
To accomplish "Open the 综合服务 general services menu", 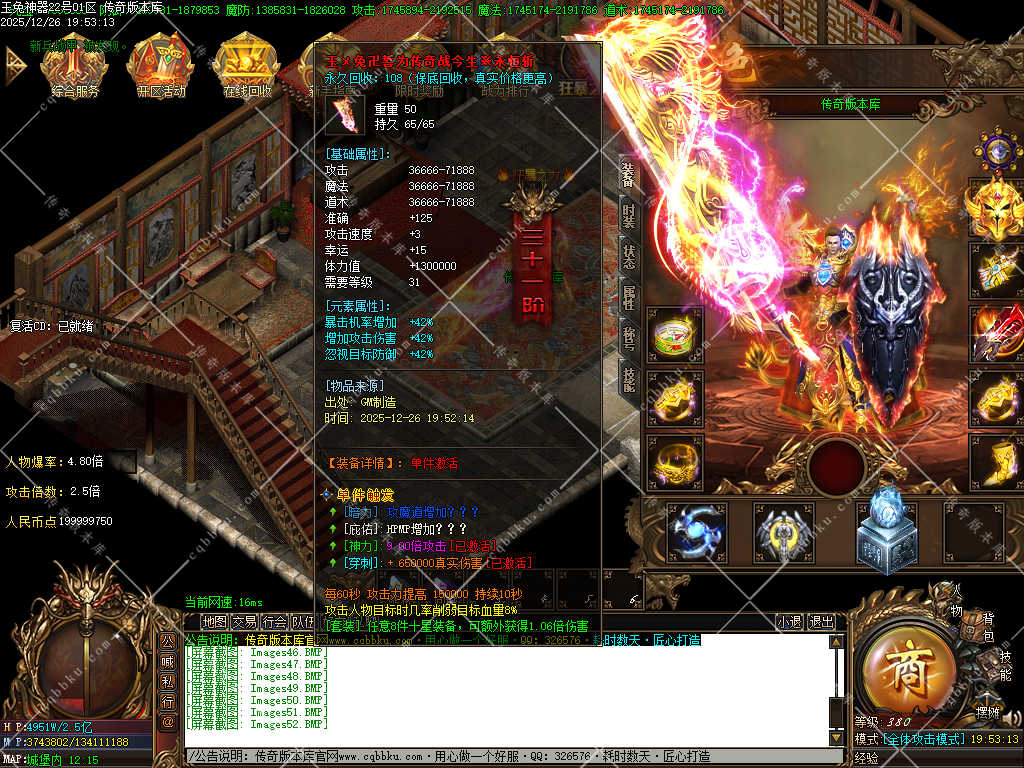I will pyautogui.click(x=76, y=68).
